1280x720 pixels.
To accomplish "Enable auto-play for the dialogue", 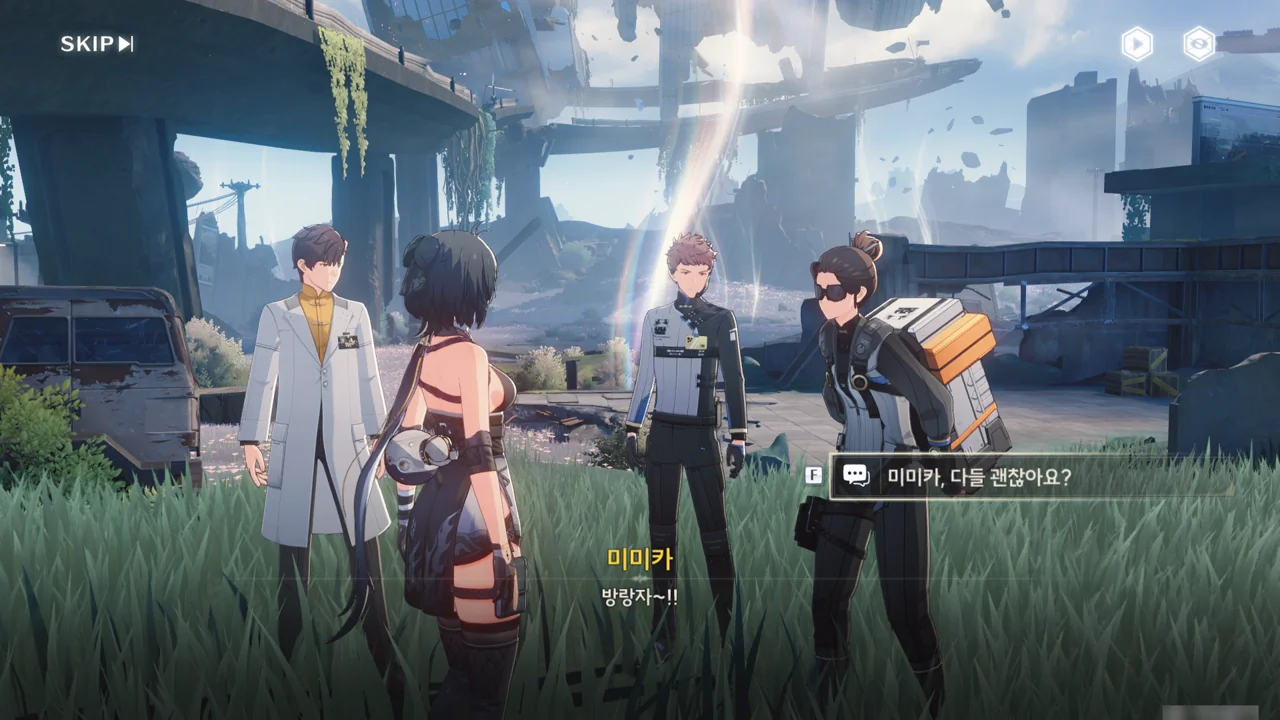I will (x=1137, y=44).
